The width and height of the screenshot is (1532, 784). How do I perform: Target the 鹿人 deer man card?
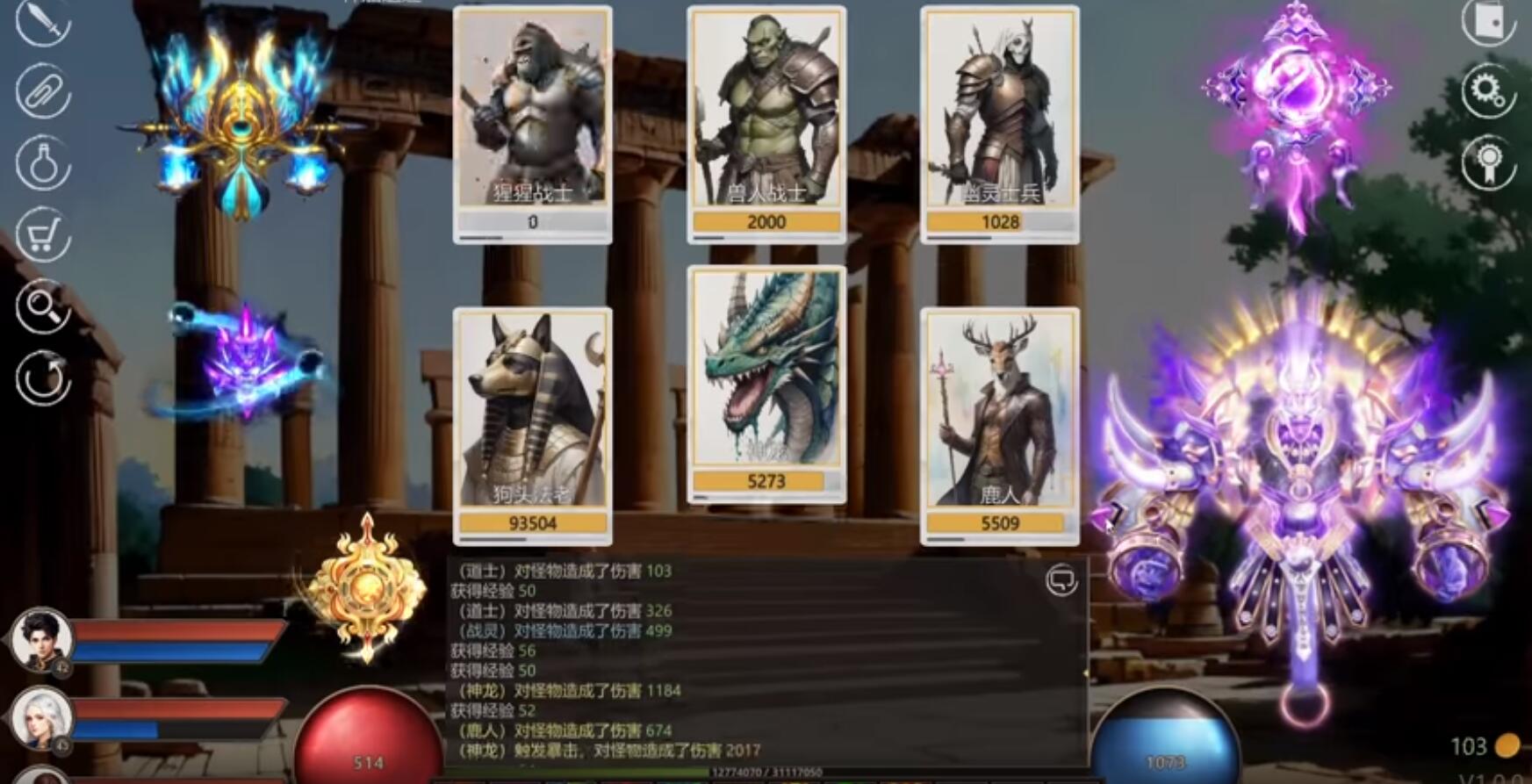pyautogui.click(x=1000, y=421)
